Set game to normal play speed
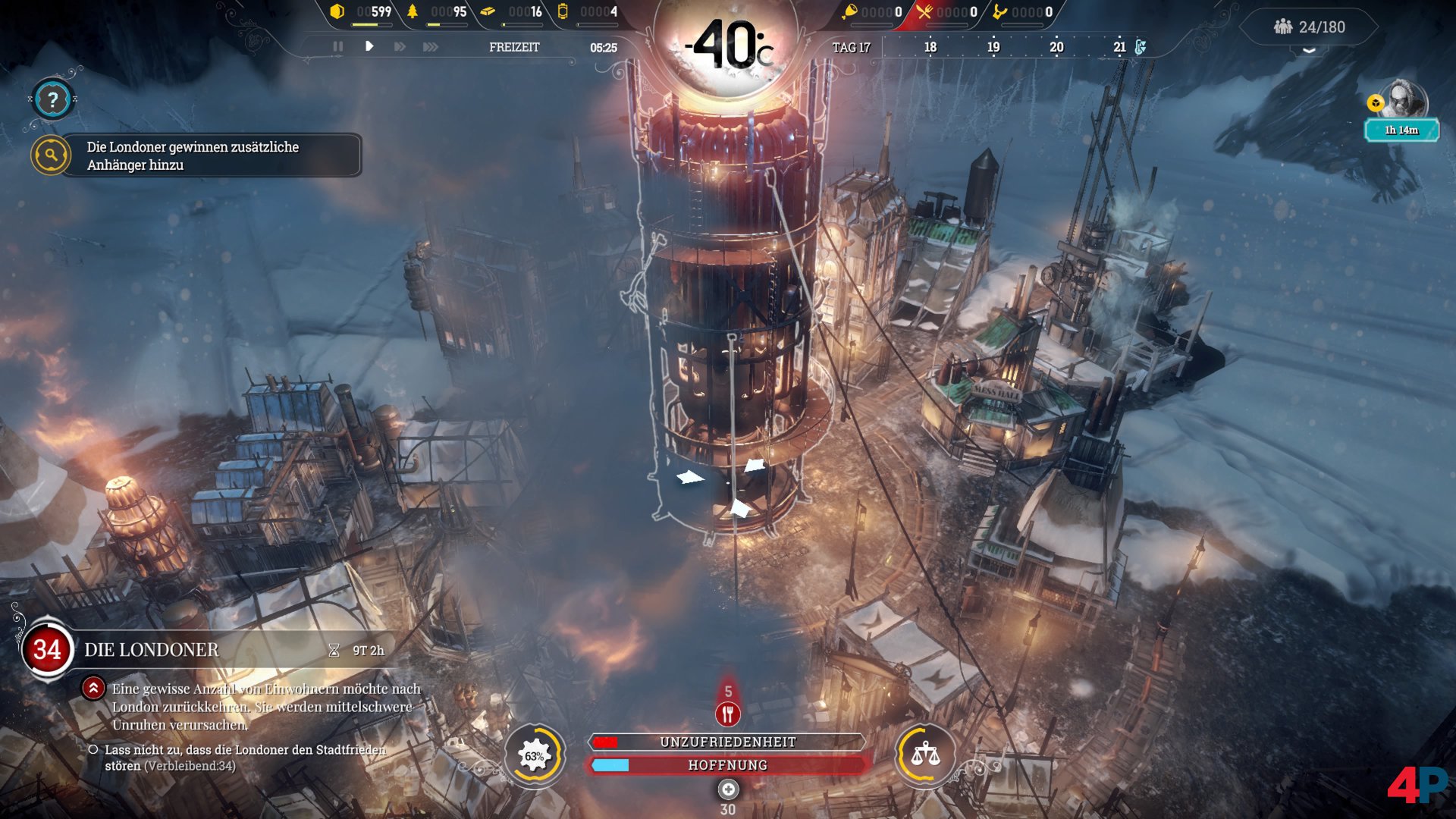 pyautogui.click(x=369, y=47)
